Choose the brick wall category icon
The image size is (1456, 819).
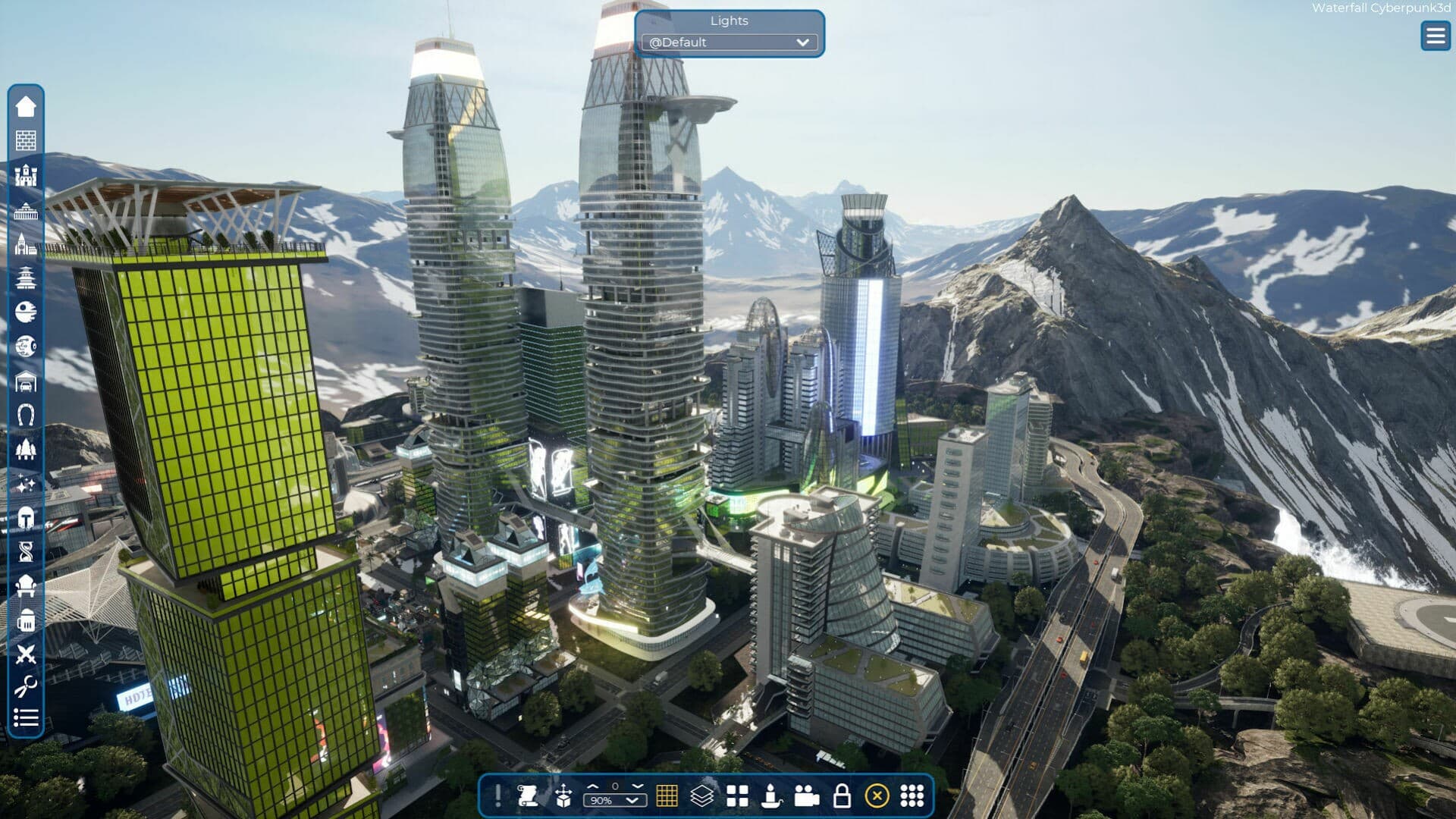(26, 140)
